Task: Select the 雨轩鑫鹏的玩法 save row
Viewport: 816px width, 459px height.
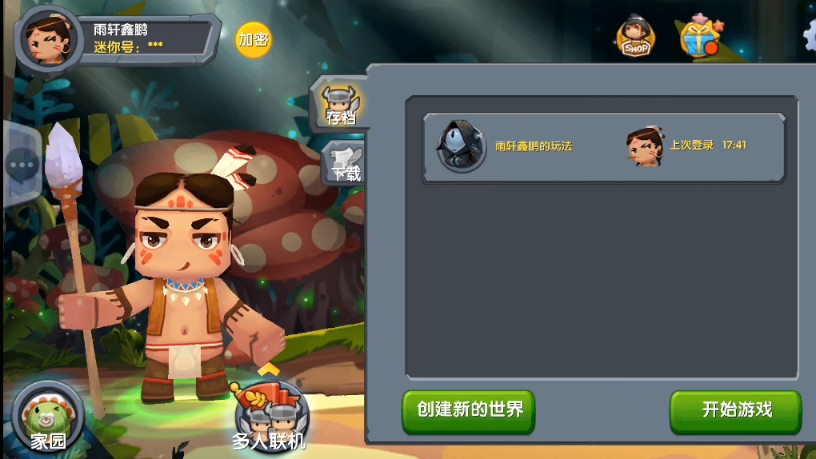Action: (602, 147)
